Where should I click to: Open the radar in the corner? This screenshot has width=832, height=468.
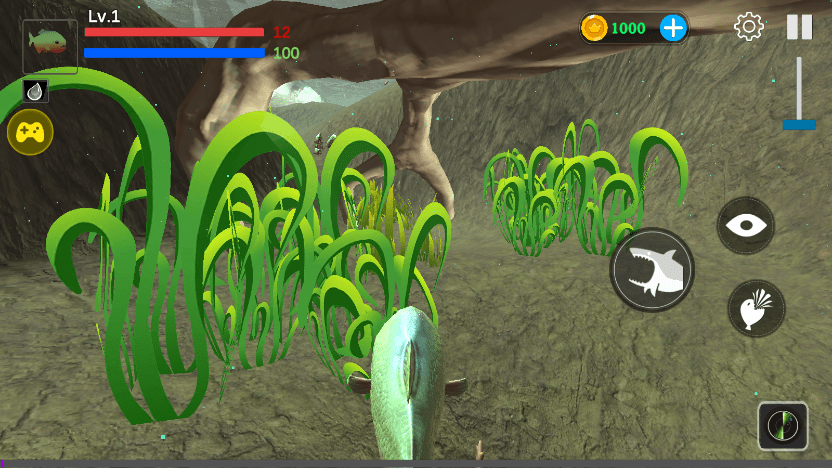click(783, 426)
